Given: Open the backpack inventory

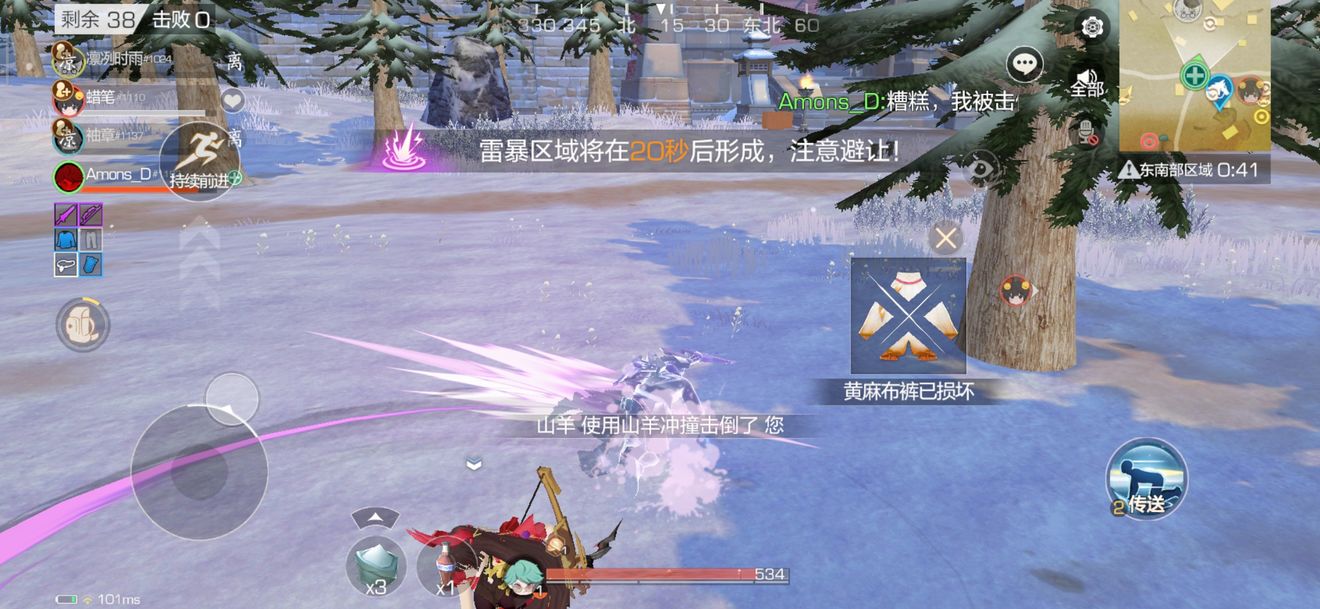Looking at the screenshot, I should [x=82, y=325].
